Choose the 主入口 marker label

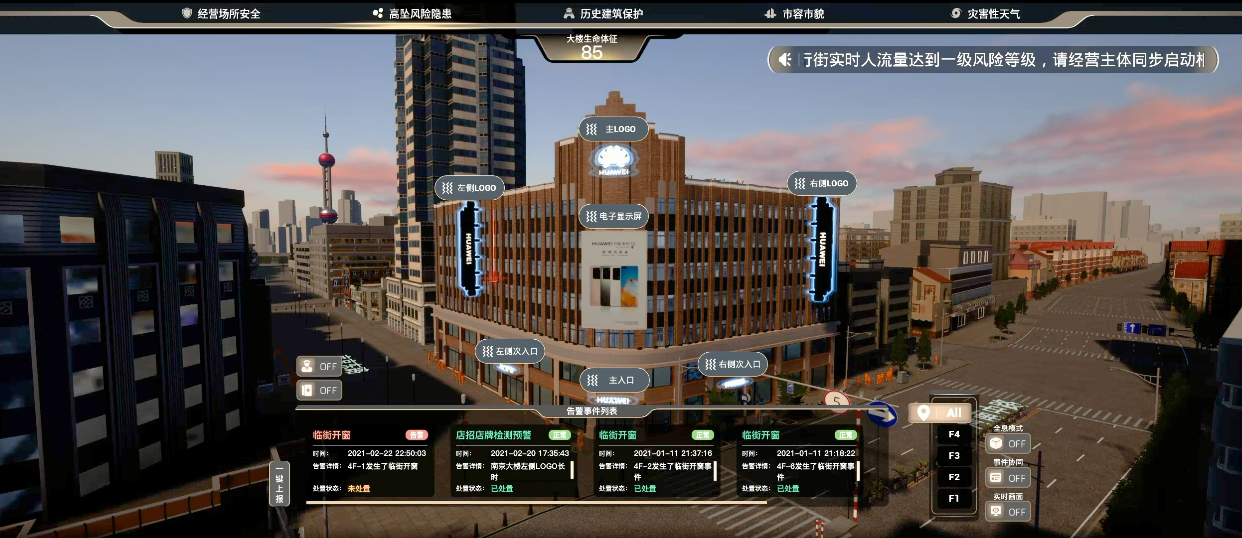tap(614, 380)
